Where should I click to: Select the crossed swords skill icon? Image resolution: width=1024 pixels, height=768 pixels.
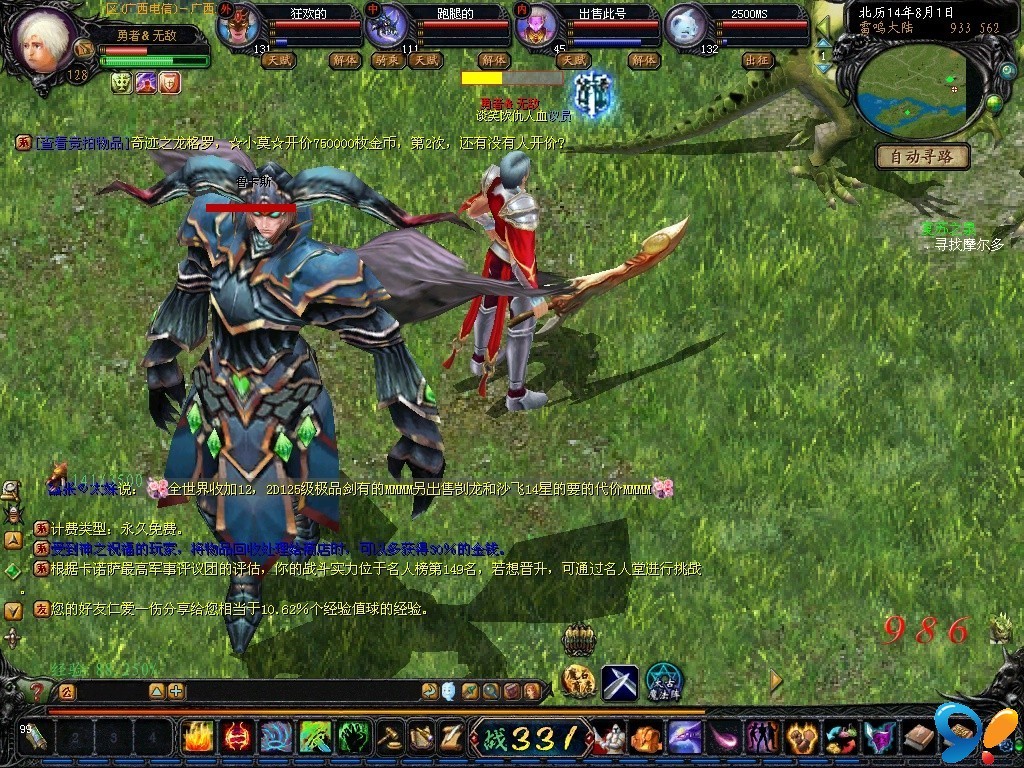coord(619,683)
